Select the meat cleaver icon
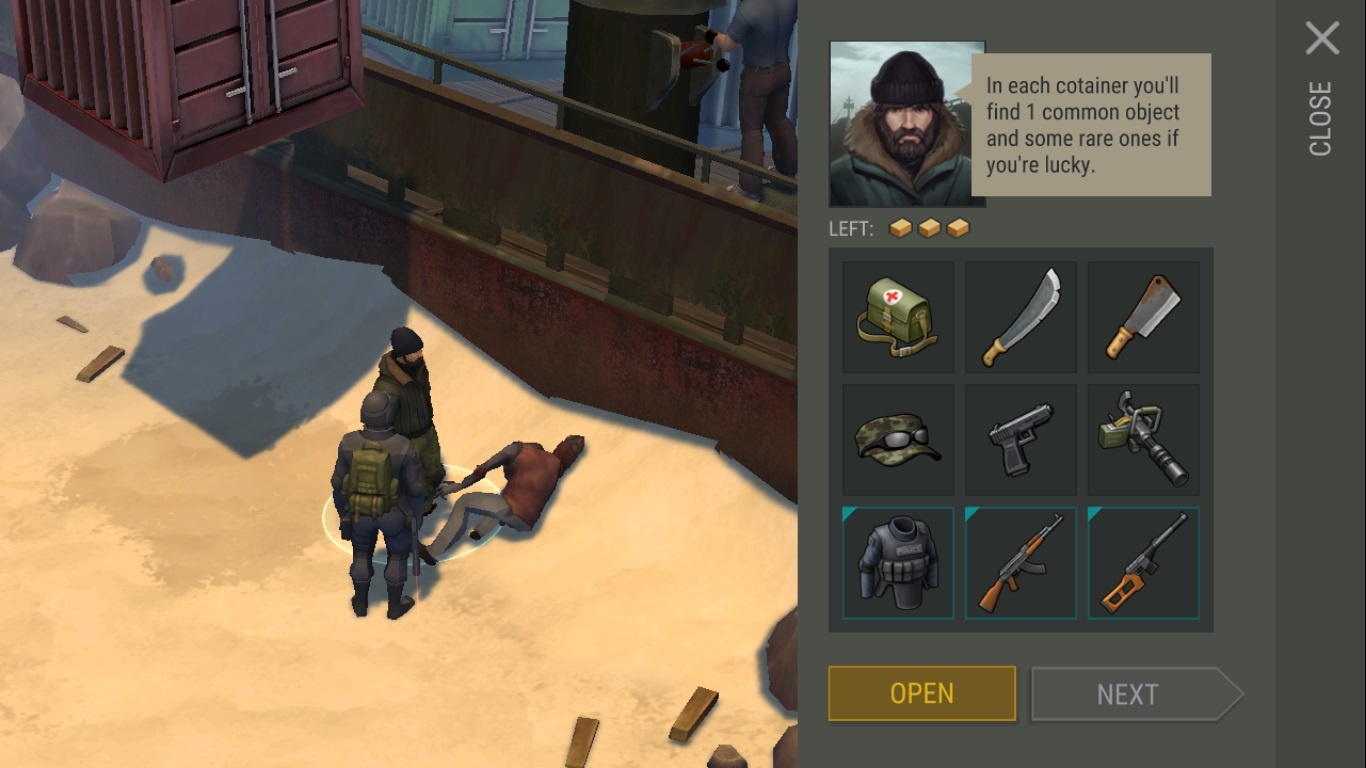Screen dimensions: 1366x768 tap(1143, 316)
